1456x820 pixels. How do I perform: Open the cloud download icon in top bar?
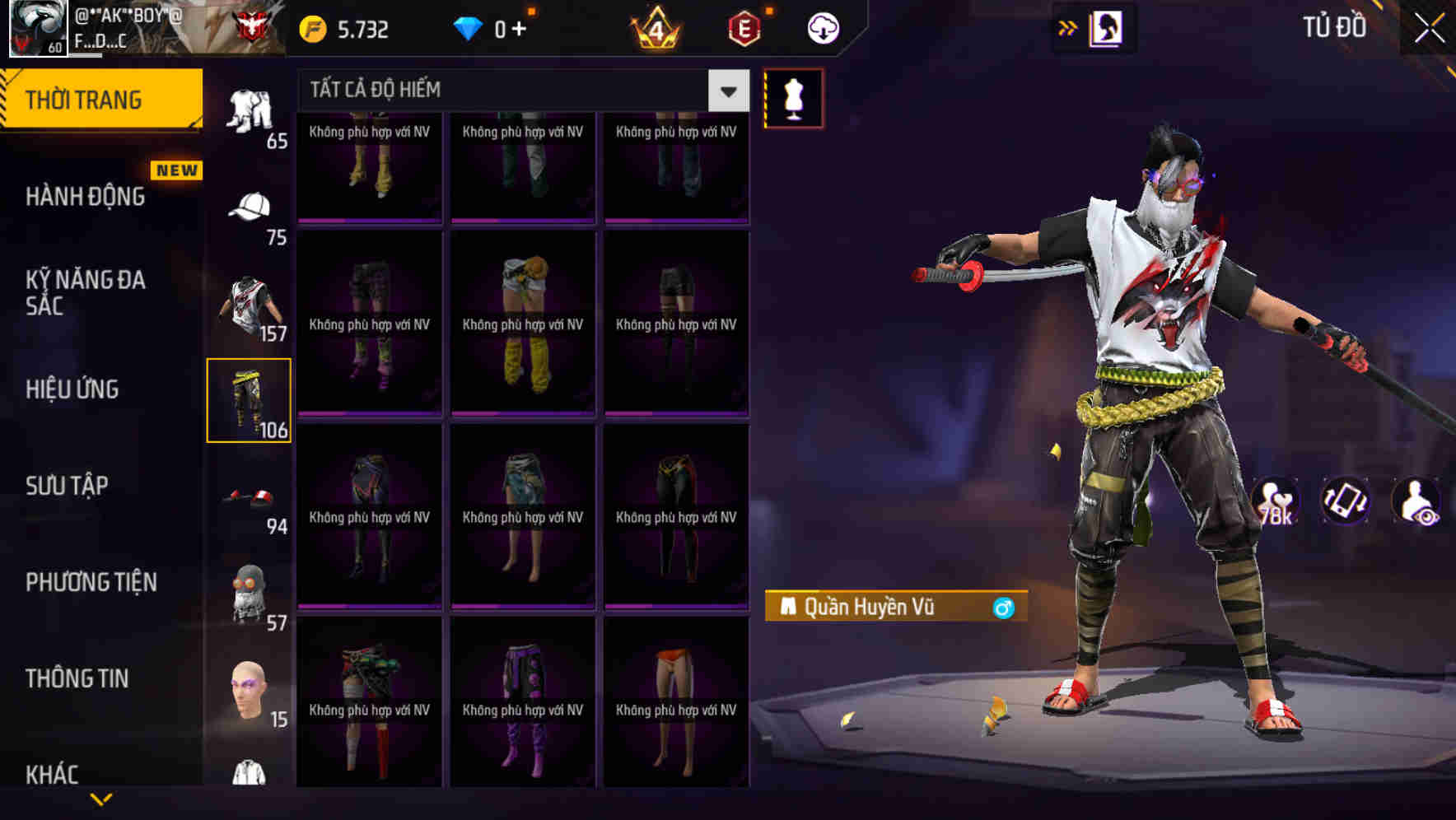pyautogui.click(x=823, y=27)
